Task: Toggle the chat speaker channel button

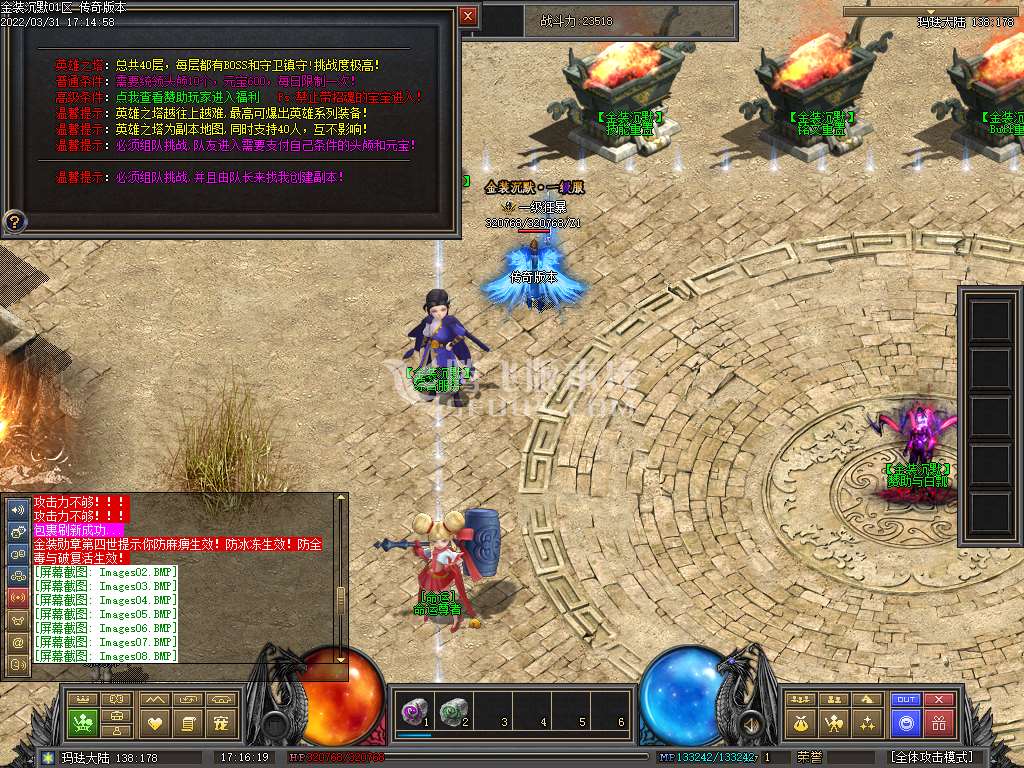Action: click(x=18, y=508)
